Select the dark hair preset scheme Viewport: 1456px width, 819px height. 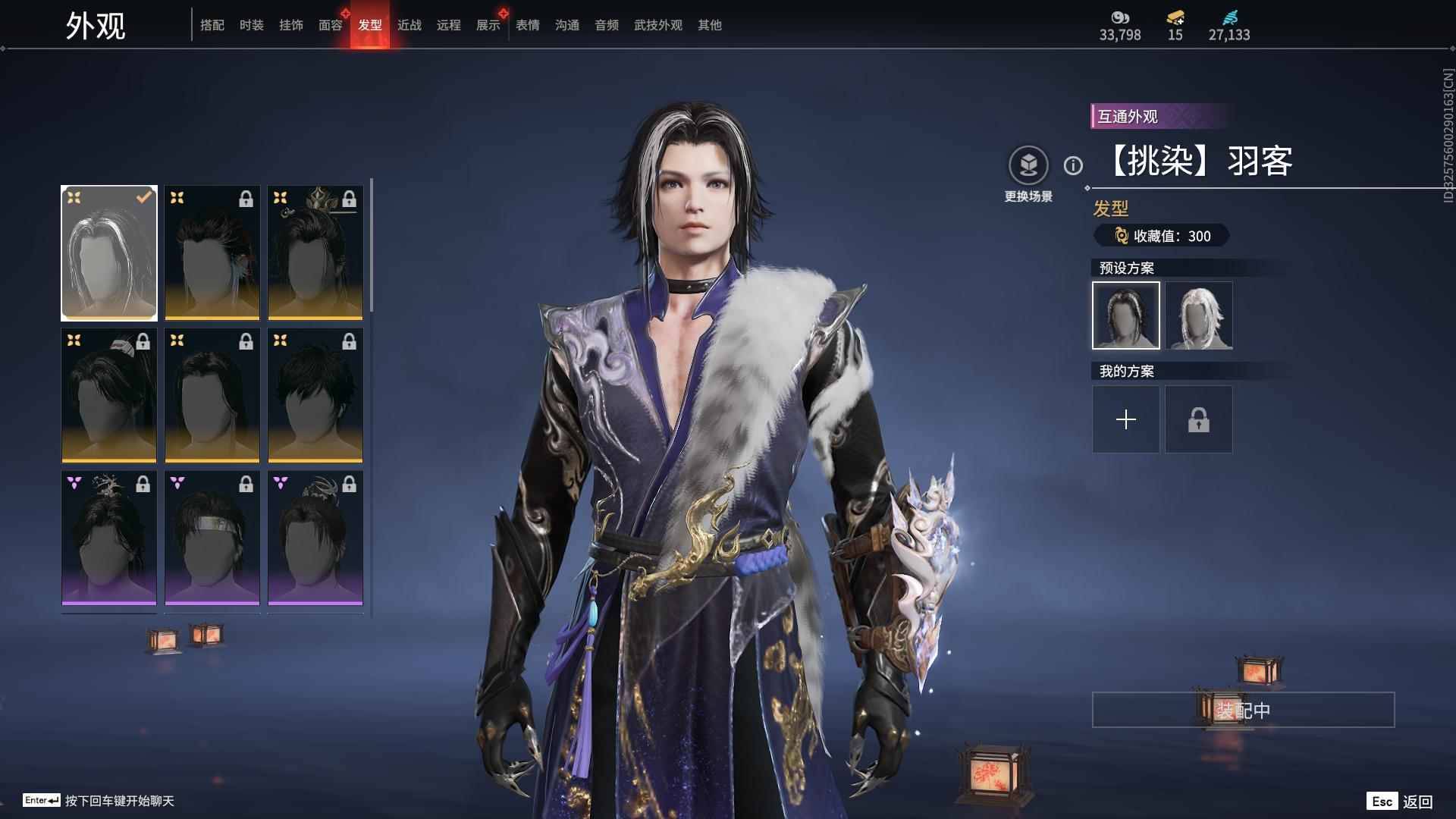[x=1125, y=315]
